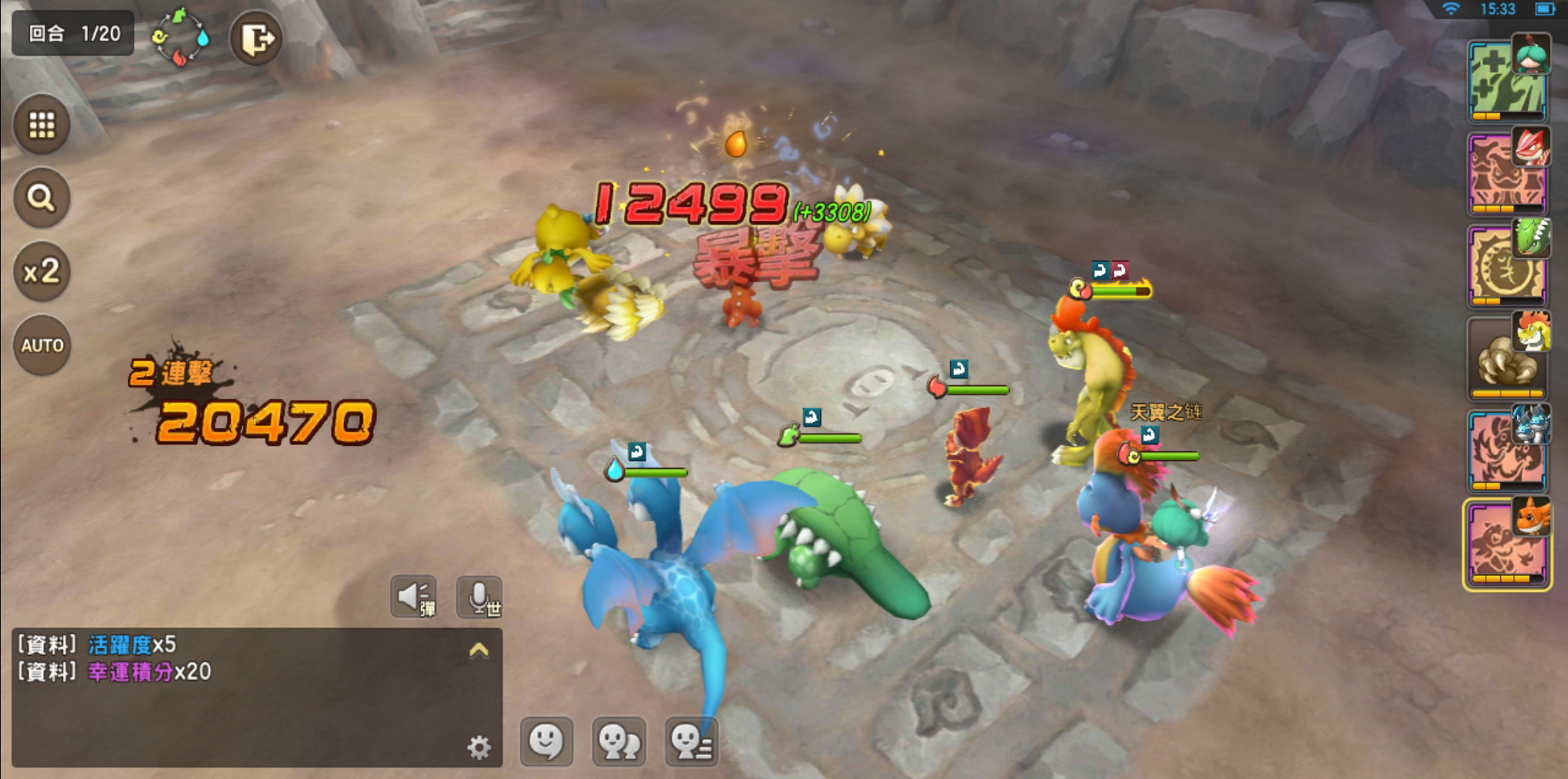The width and height of the screenshot is (1568, 779).
Task: Toggle AUTO battle mode
Action: coord(42,345)
